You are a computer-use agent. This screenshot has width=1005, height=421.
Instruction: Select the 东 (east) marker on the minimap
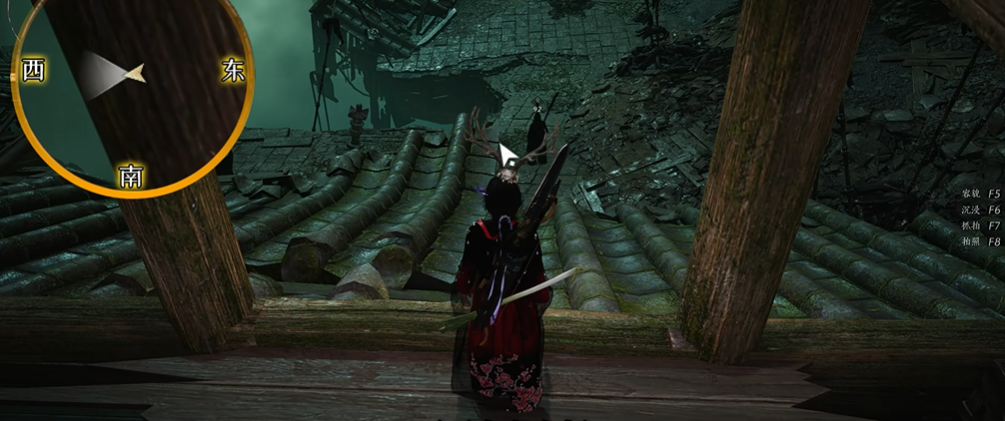click(233, 71)
